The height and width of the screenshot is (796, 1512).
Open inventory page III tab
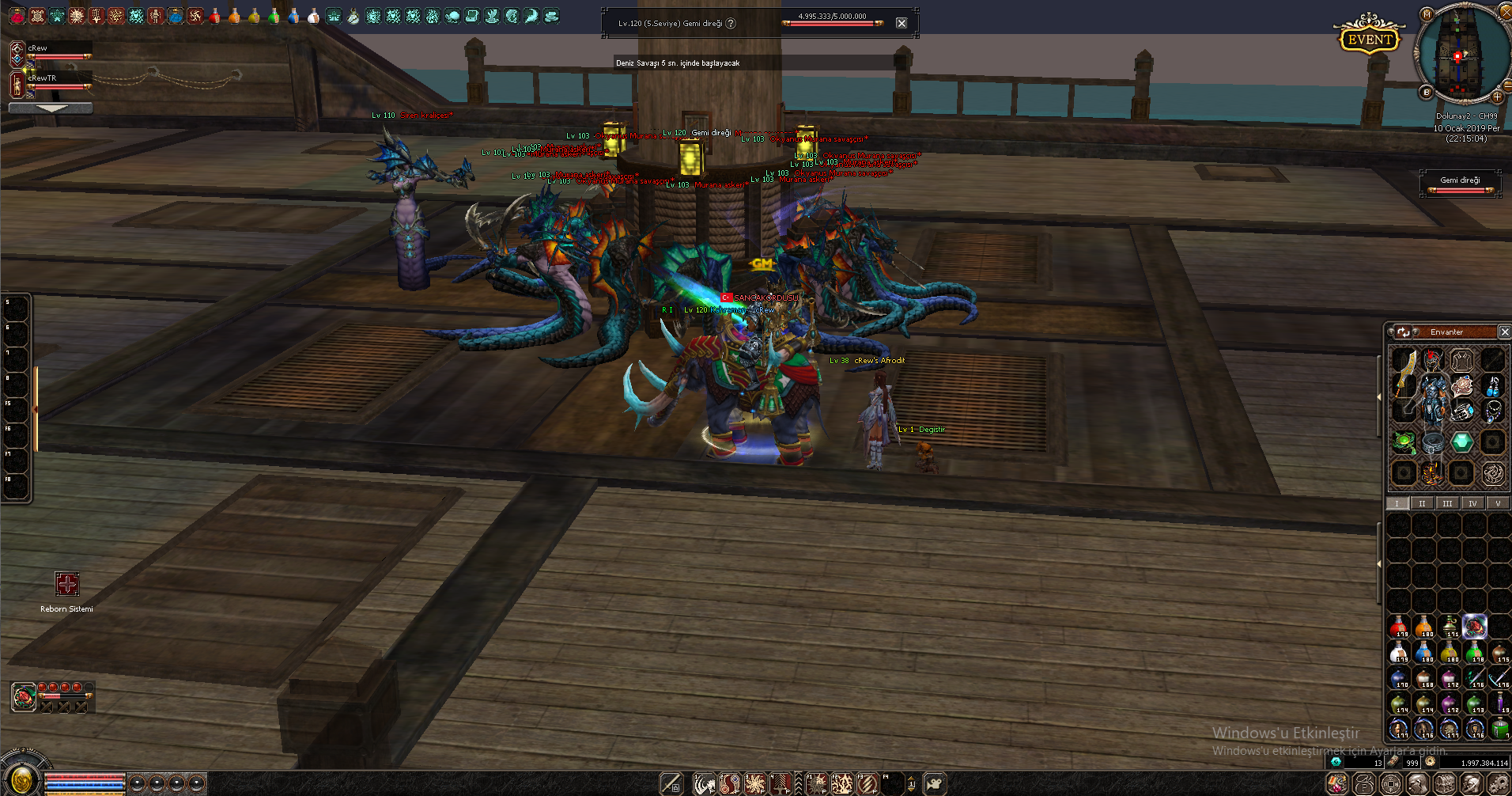tap(1447, 503)
